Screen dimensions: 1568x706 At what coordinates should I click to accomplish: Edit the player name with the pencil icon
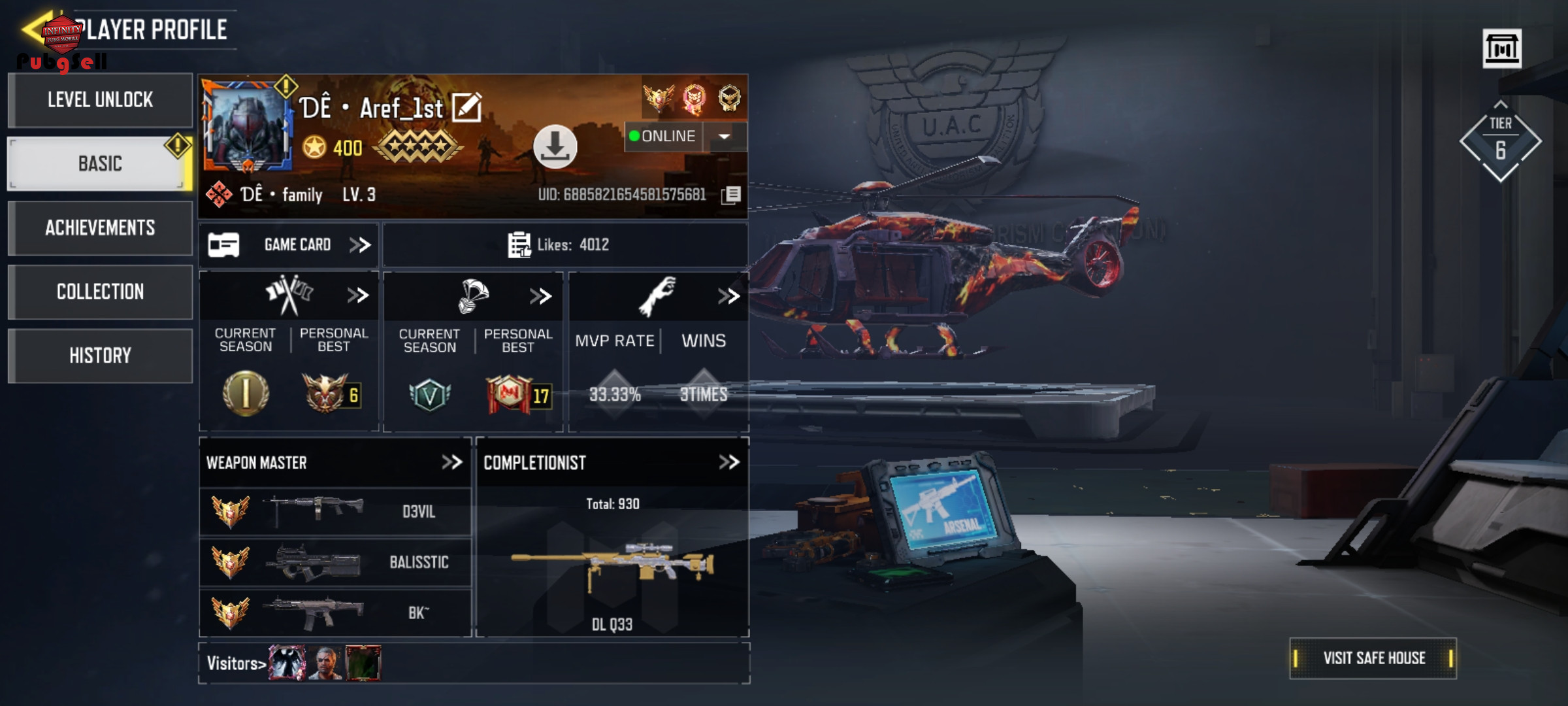[466, 108]
